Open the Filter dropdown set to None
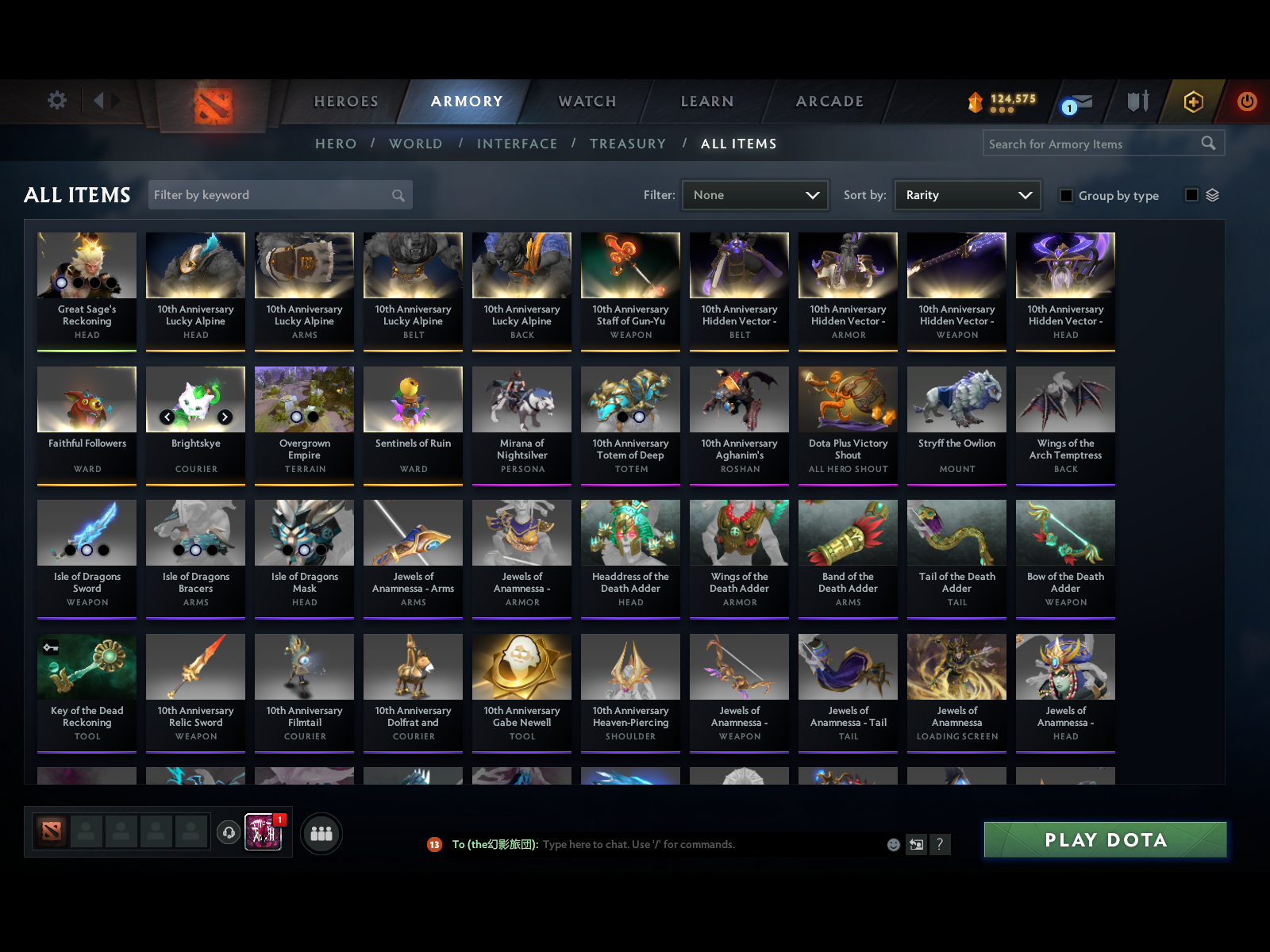 point(754,194)
